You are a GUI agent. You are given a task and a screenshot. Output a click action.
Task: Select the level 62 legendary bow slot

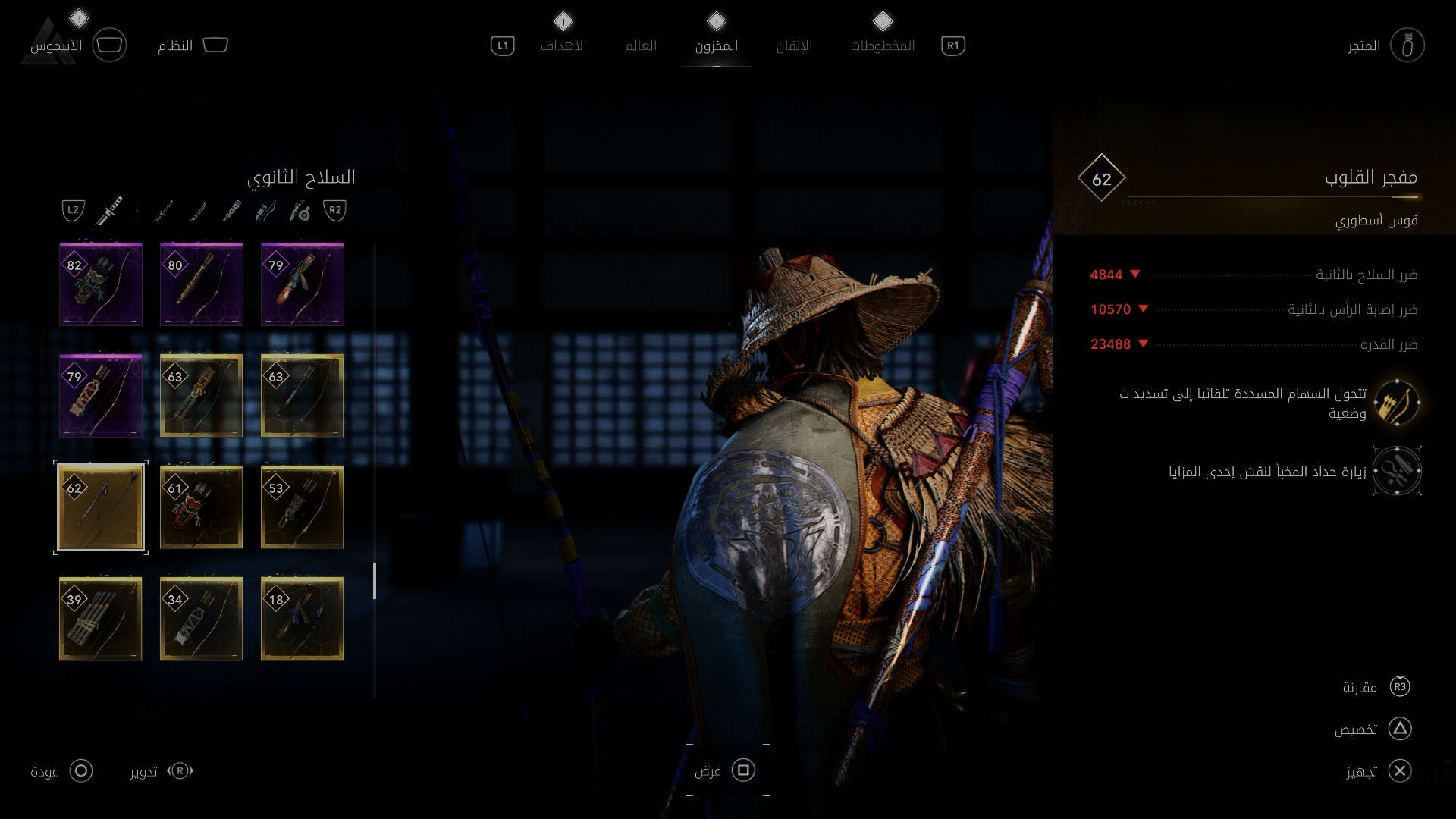click(x=101, y=507)
